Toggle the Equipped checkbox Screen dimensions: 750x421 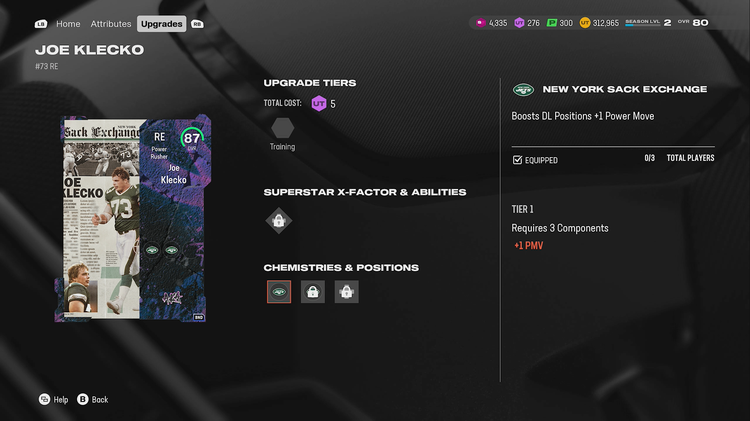point(517,160)
